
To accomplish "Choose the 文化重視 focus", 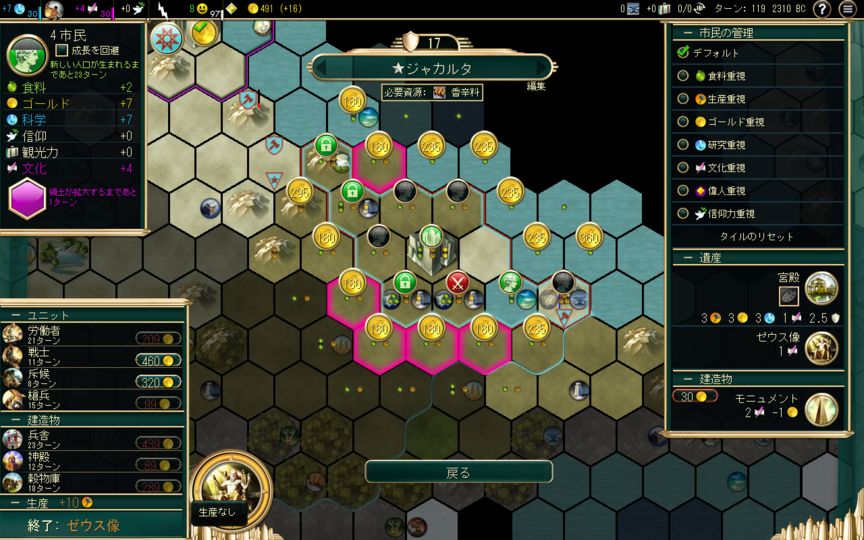I will [x=683, y=167].
